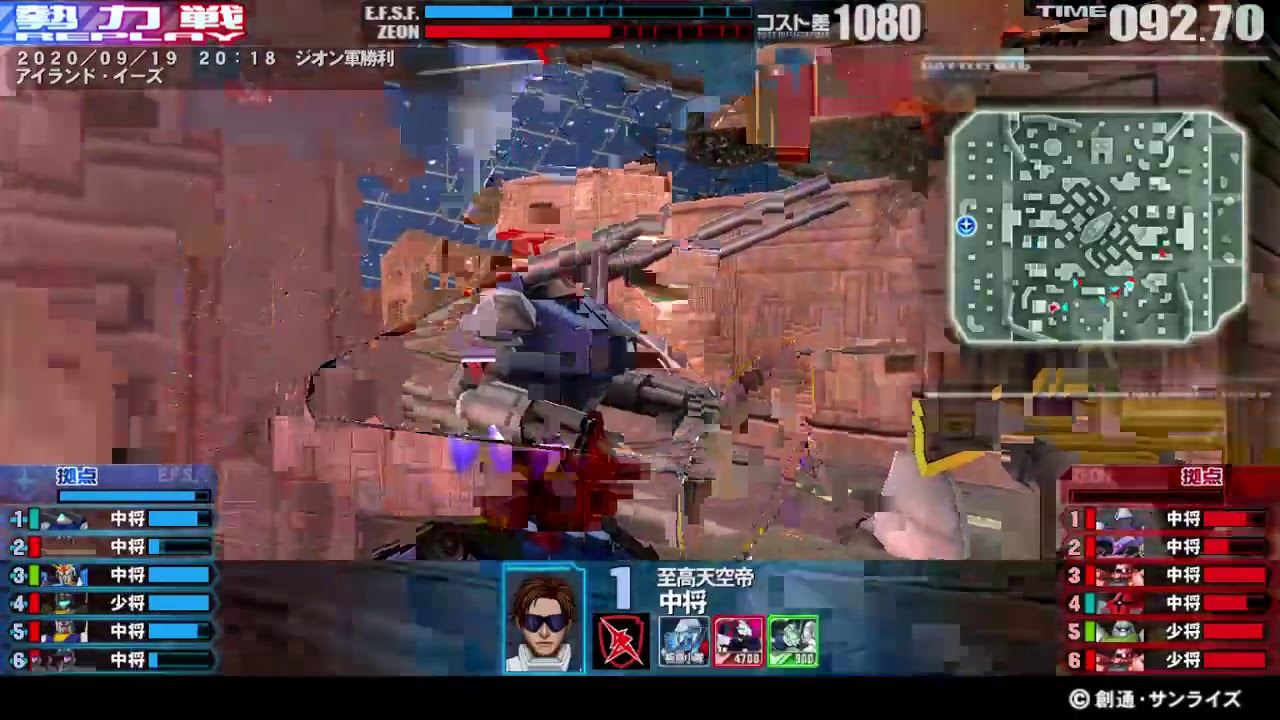The image size is (1280, 720).
Task: Click E.F.S.F. player row 6
Action: coord(112,660)
